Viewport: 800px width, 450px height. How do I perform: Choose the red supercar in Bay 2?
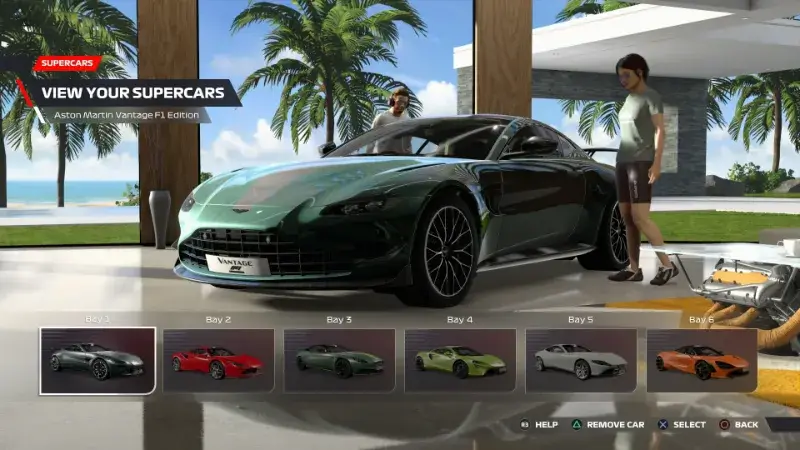click(x=218, y=360)
